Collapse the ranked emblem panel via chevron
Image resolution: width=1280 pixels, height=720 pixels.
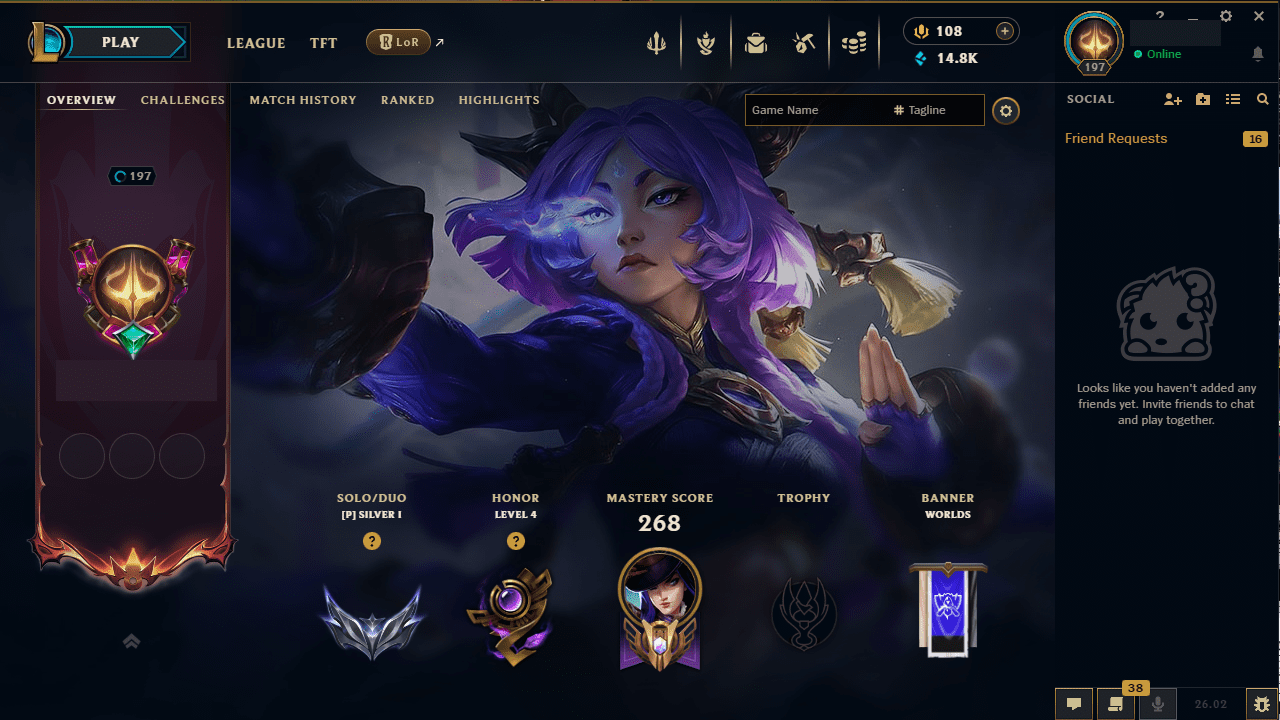[x=131, y=641]
